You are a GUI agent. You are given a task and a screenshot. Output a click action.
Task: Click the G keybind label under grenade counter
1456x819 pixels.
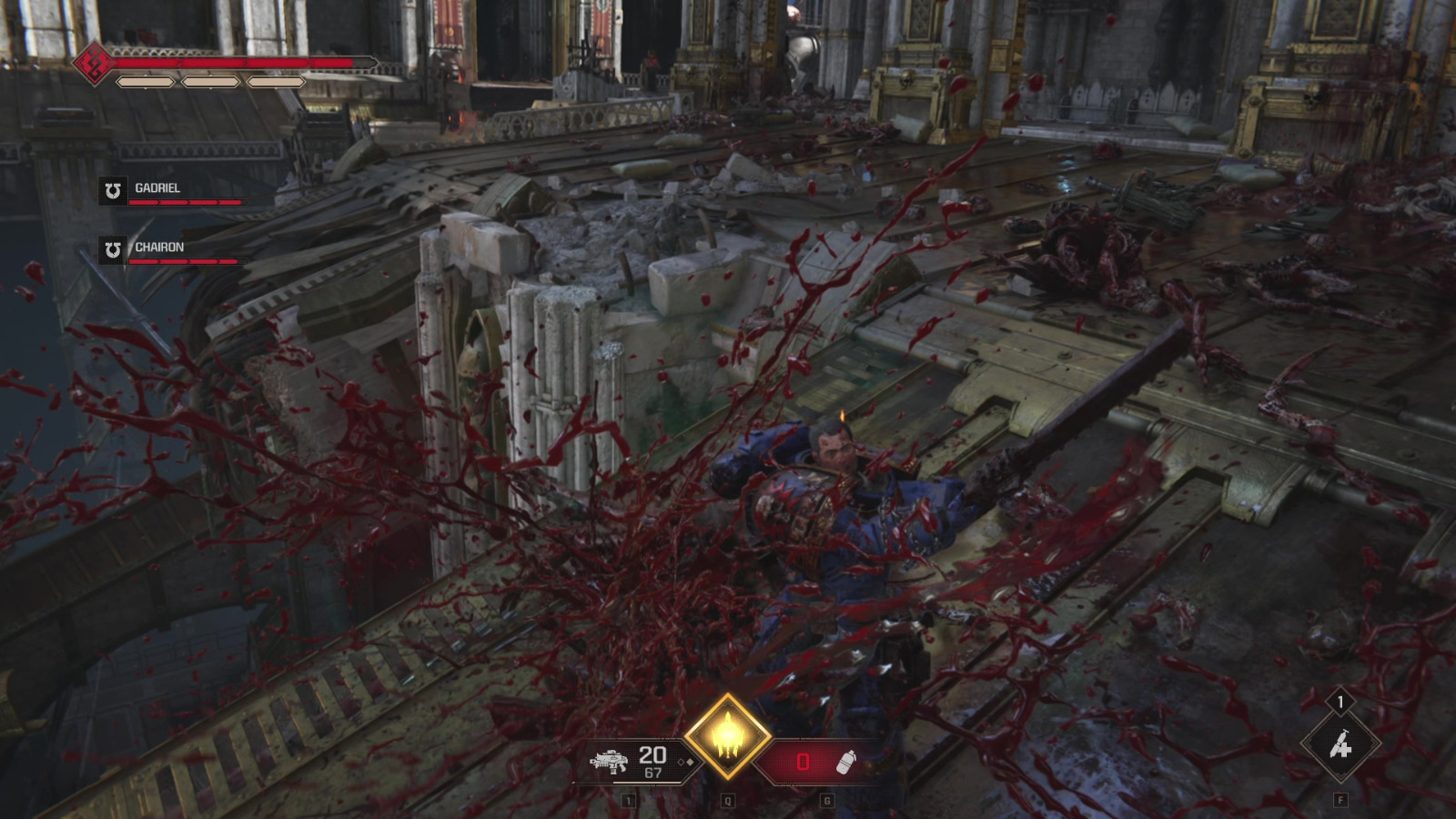(827, 799)
